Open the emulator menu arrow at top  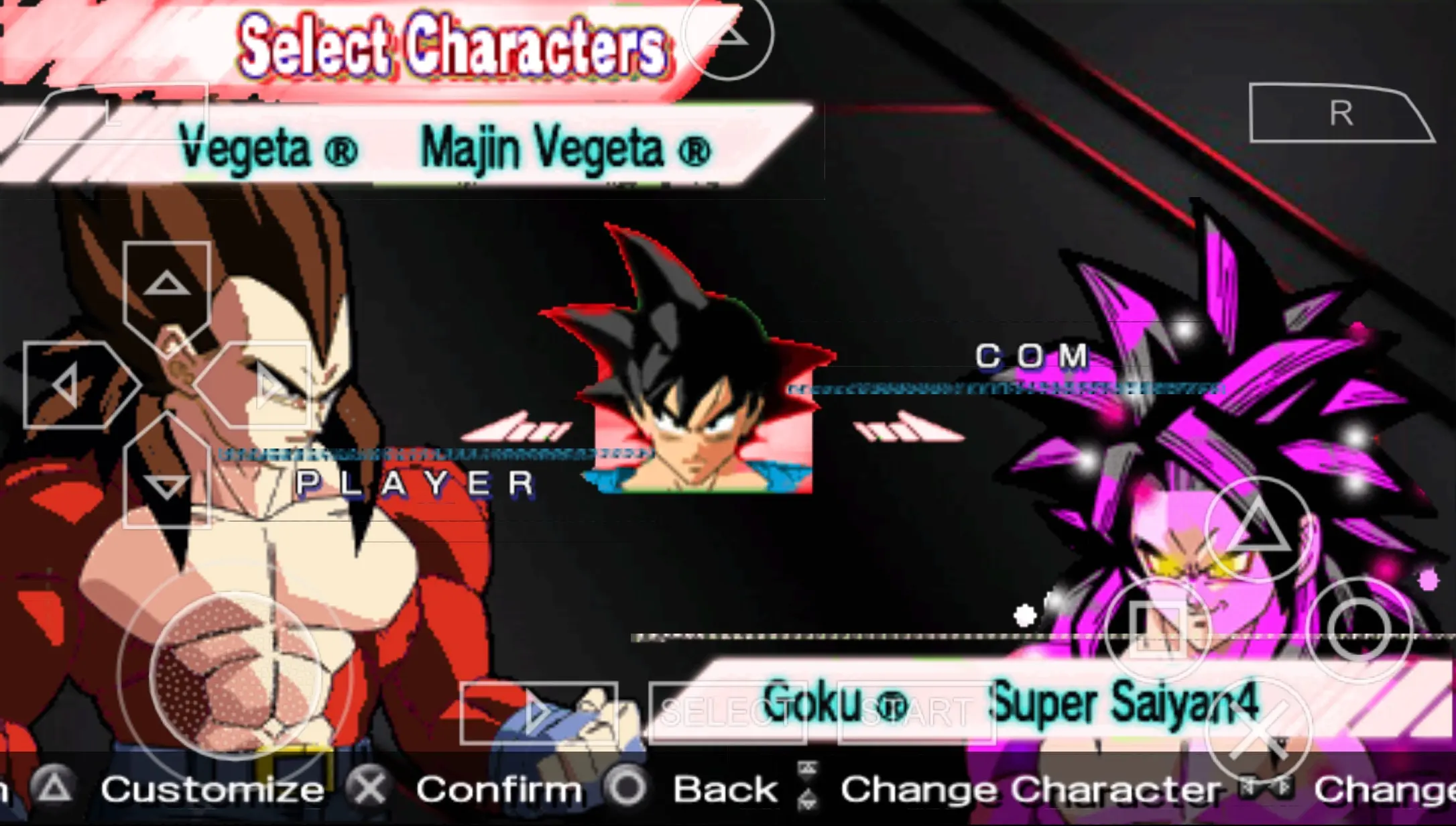[x=728, y=35]
